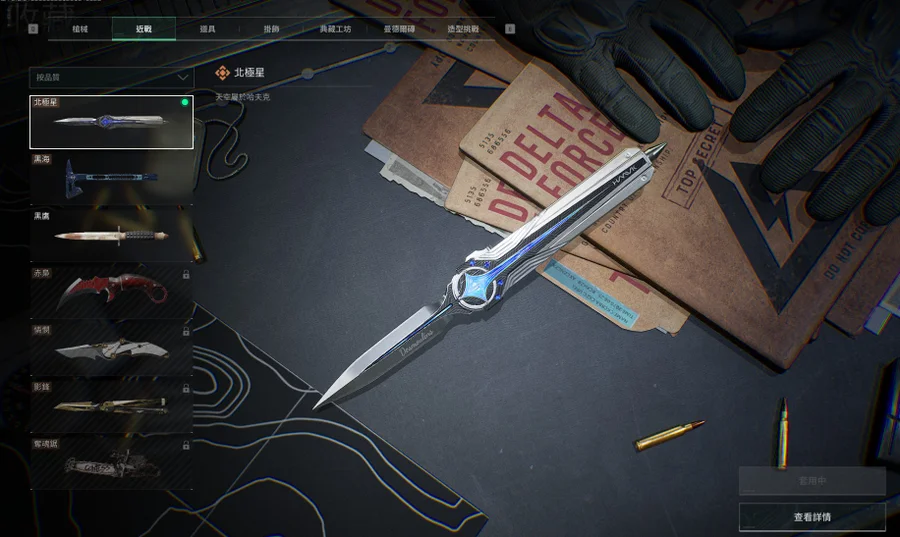The width and height of the screenshot is (900, 537).
Task: Select the locked 赤梟 karambit skin
Action: pos(111,292)
